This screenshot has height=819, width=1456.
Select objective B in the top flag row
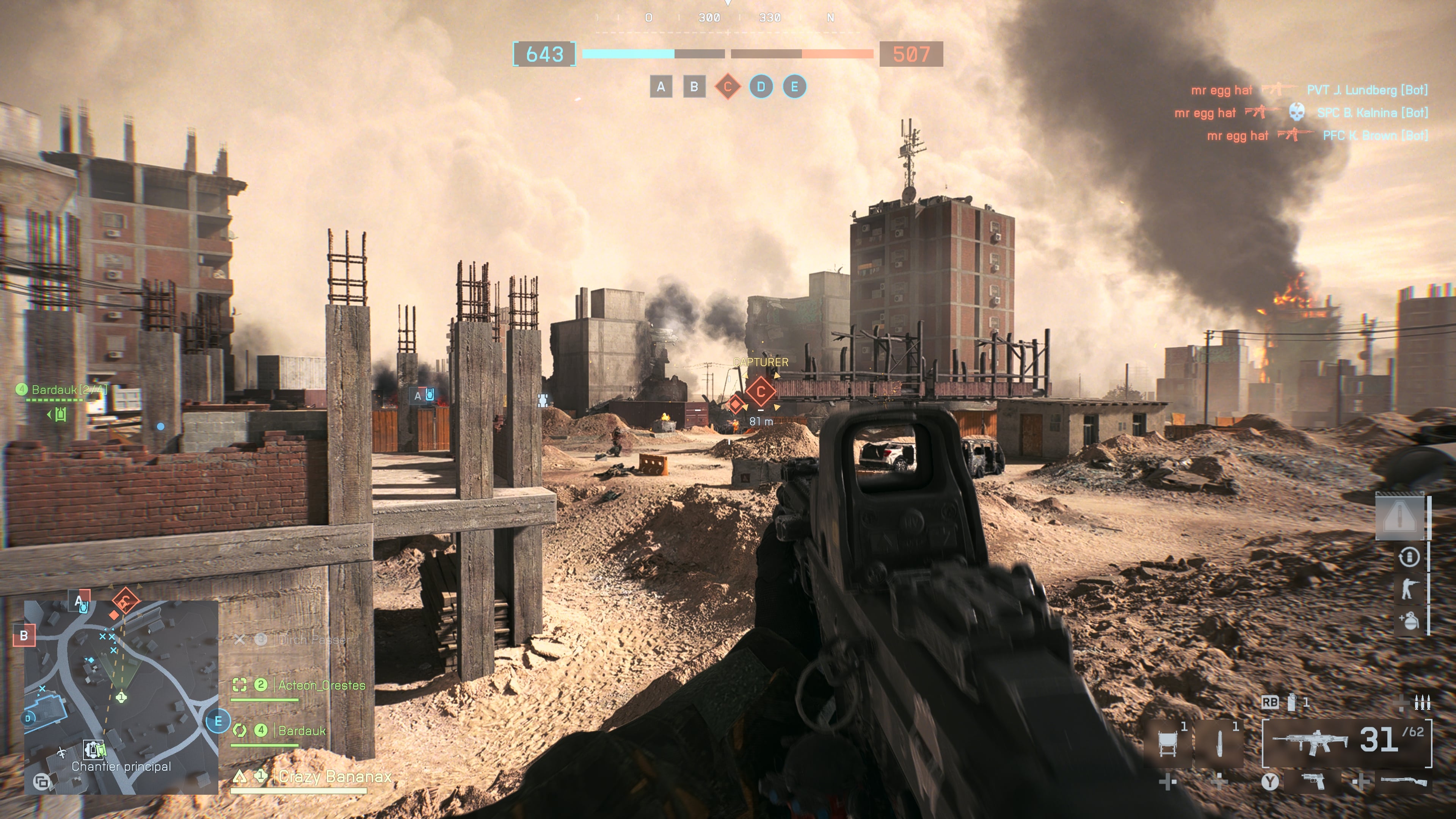pyautogui.click(x=694, y=87)
